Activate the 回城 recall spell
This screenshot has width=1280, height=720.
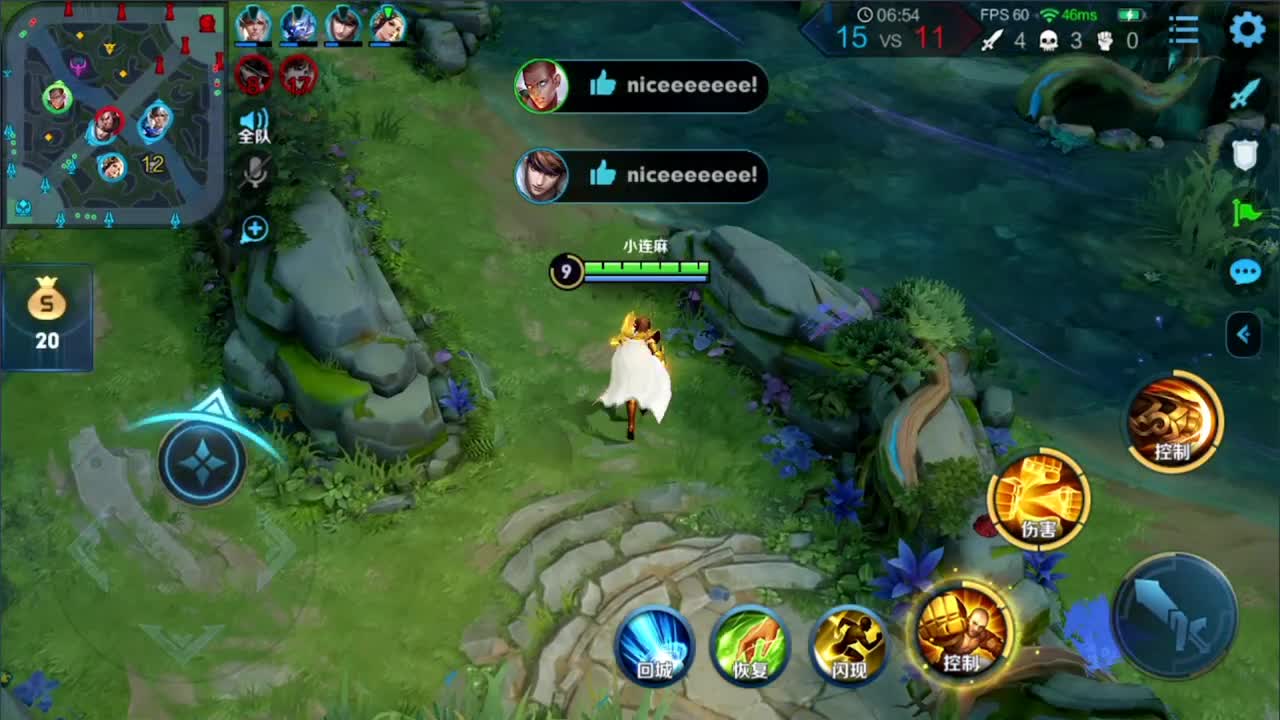655,645
